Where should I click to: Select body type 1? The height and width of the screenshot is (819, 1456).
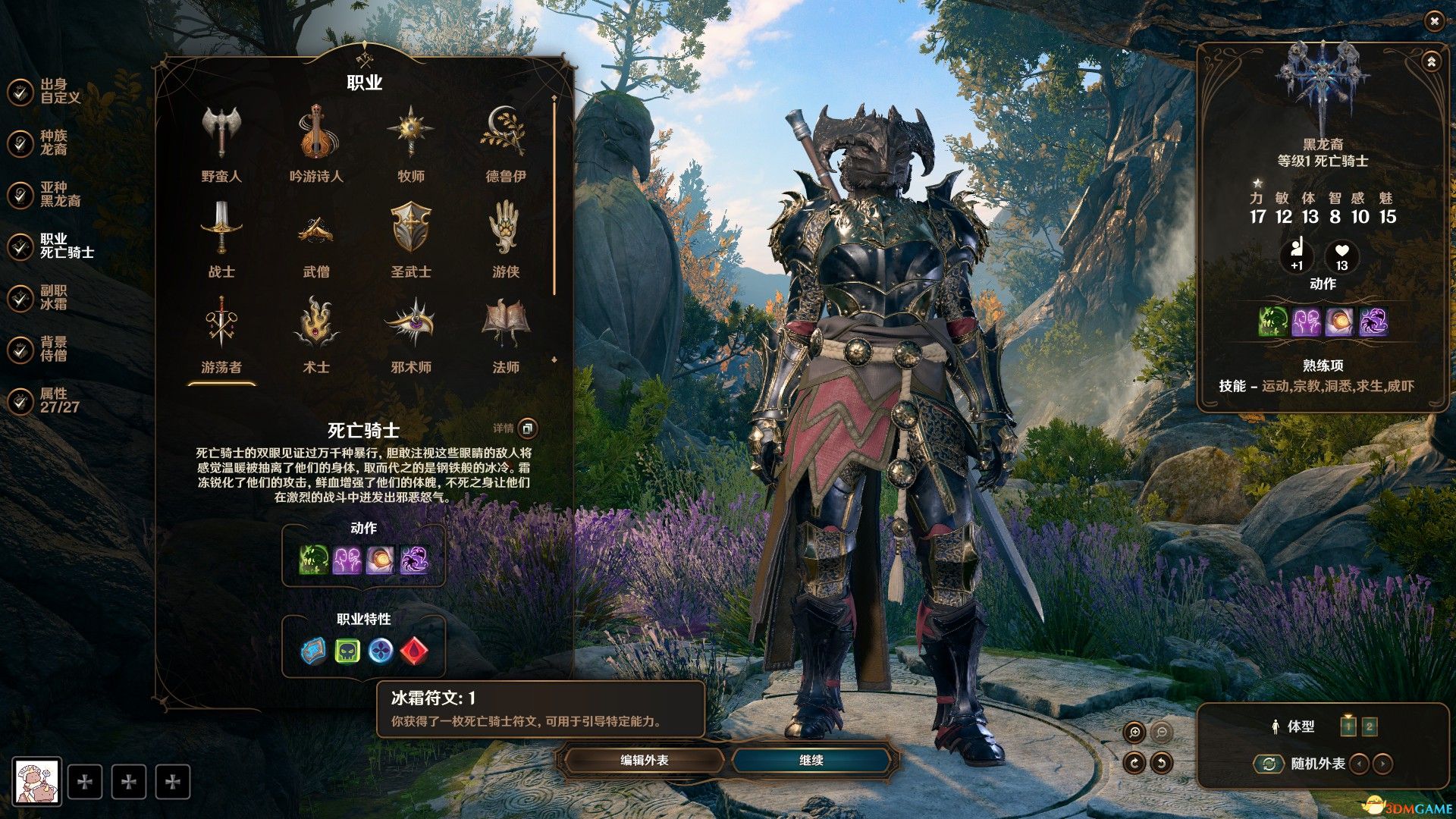tap(1348, 726)
